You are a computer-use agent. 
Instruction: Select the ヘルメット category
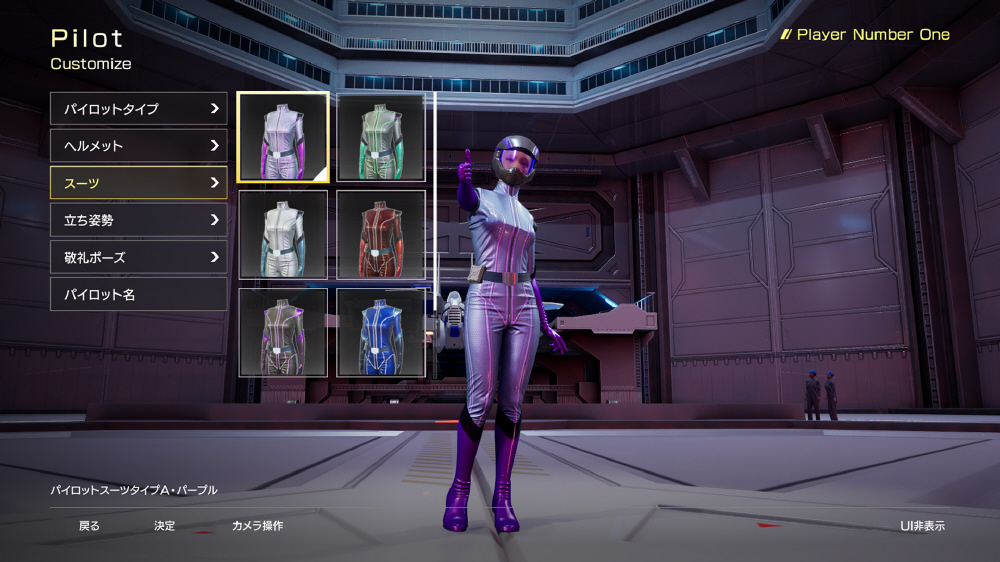pyautogui.click(x=138, y=146)
